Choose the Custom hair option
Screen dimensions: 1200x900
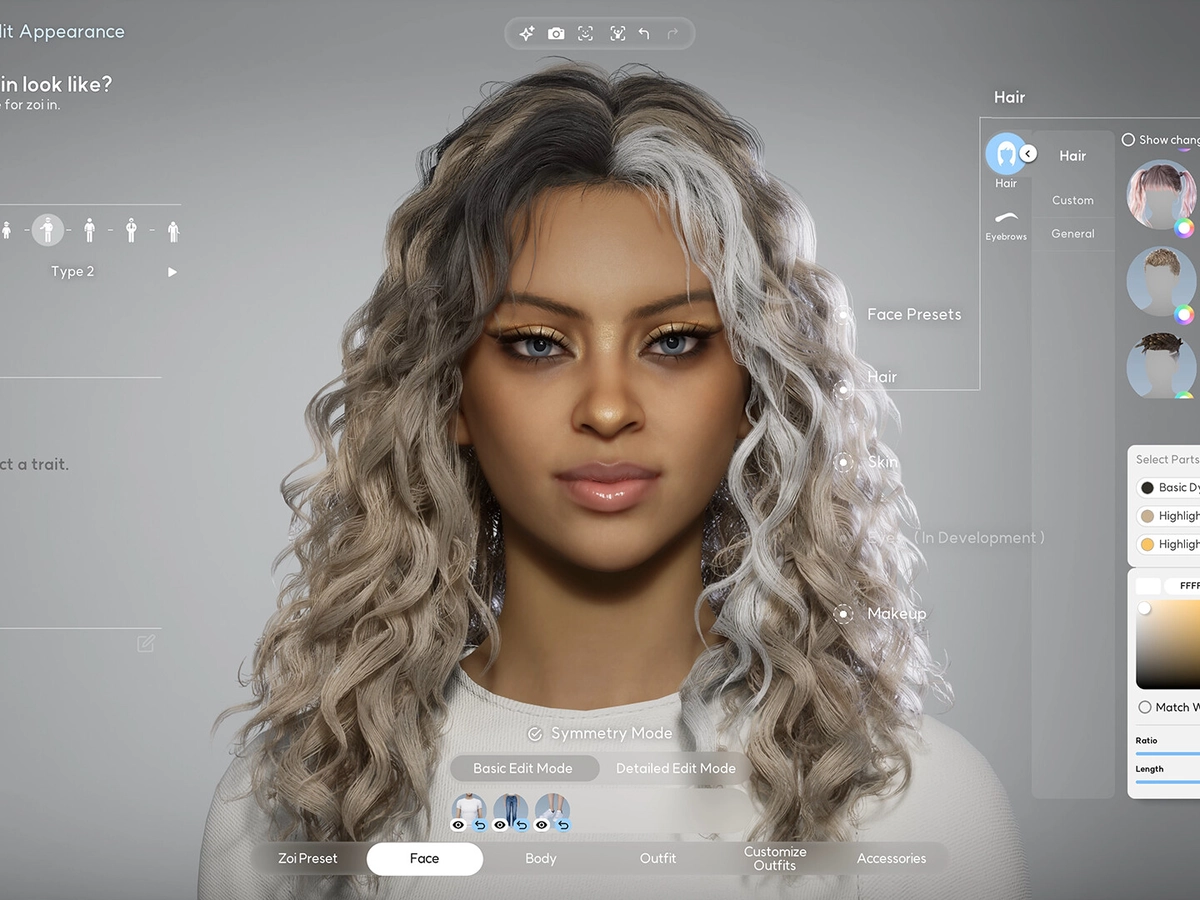[1073, 200]
